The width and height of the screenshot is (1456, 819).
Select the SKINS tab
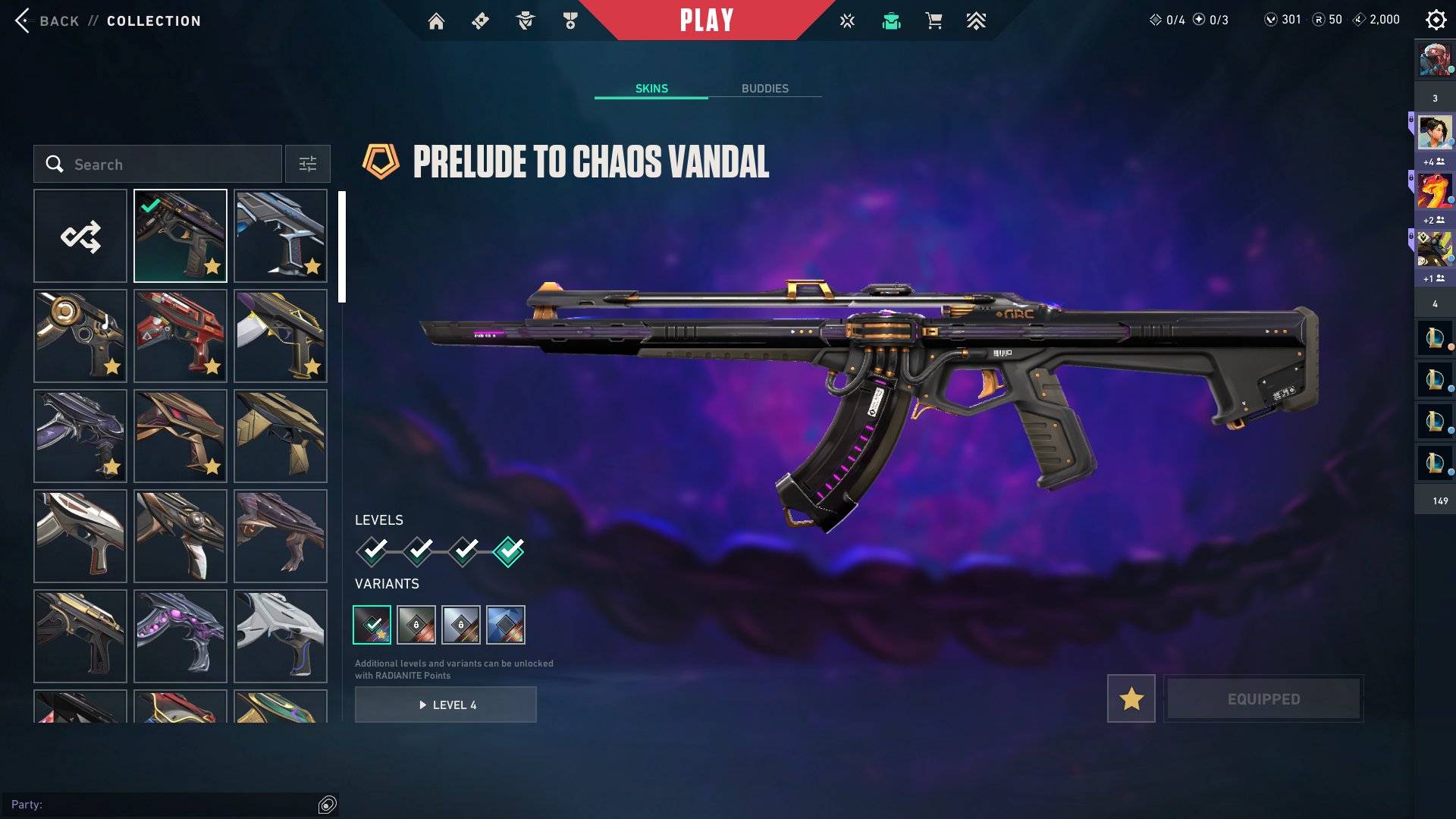[651, 88]
